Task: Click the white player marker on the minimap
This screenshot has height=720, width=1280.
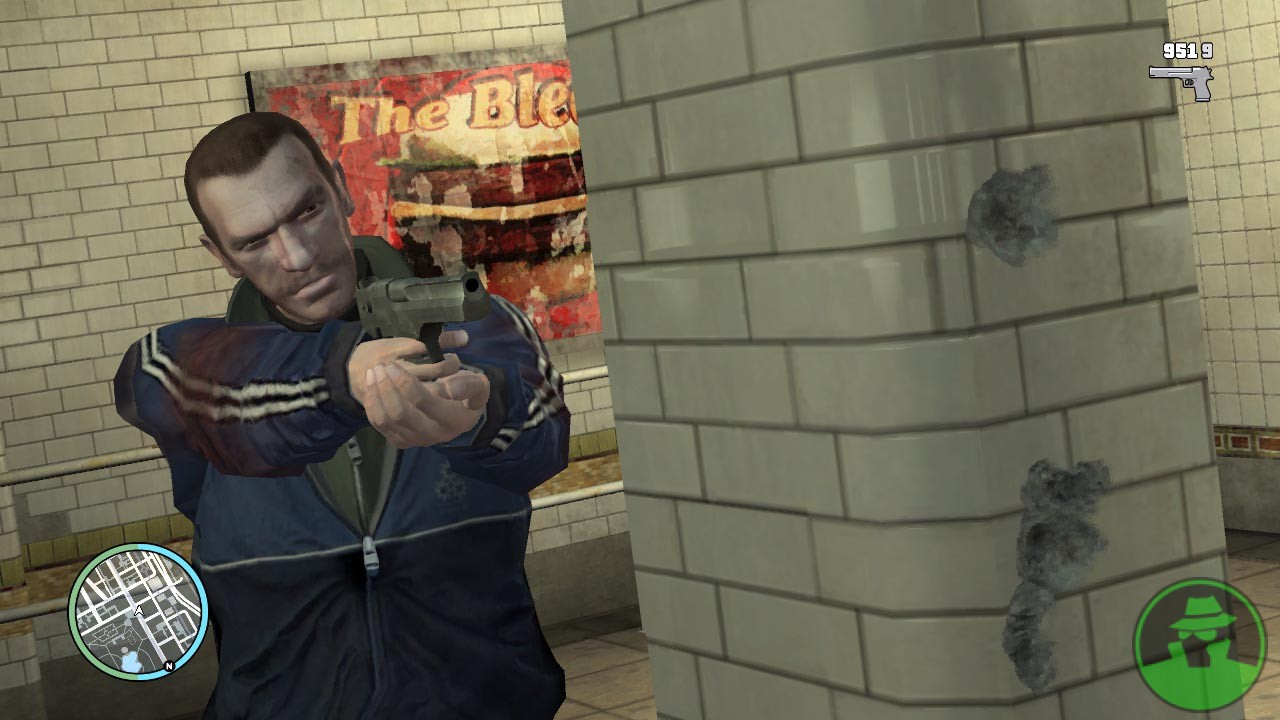Action: pos(139,610)
